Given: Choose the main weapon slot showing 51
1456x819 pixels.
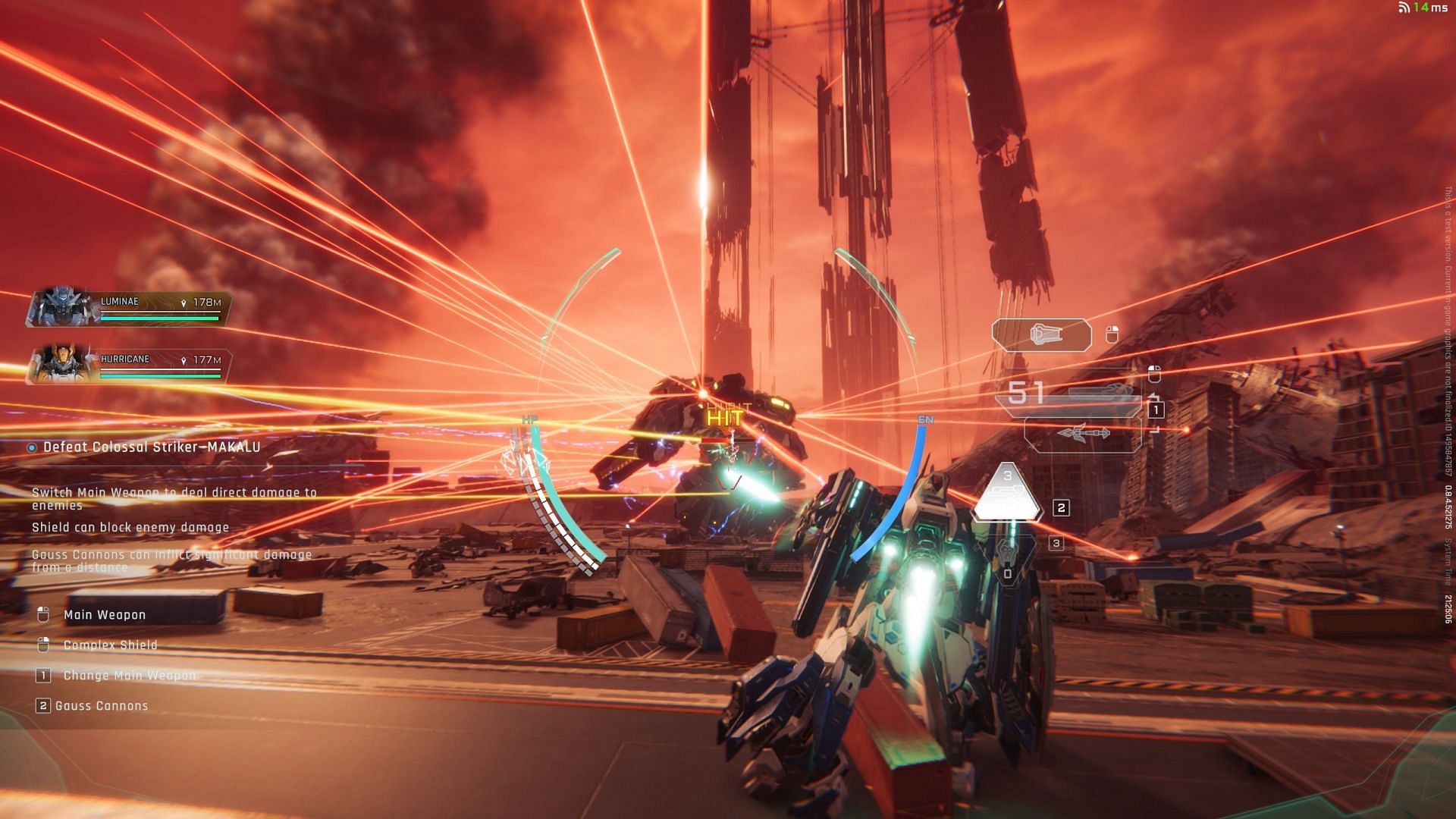Looking at the screenshot, I should [1069, 394].
